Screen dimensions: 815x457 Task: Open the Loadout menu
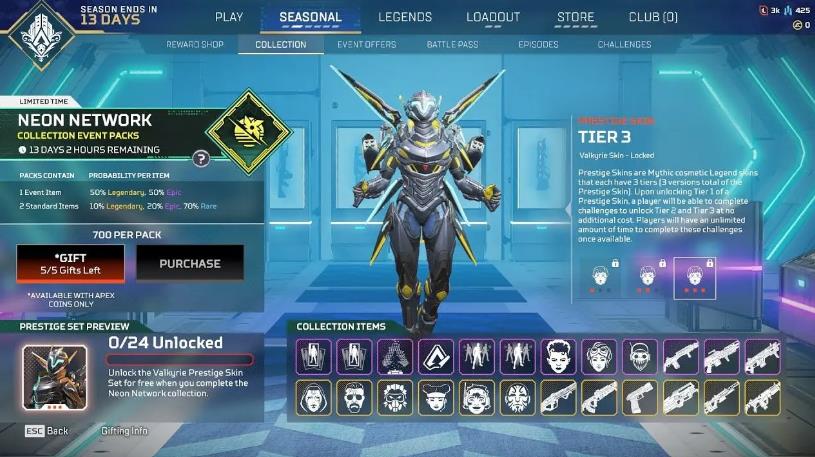(x=493, y=17)
